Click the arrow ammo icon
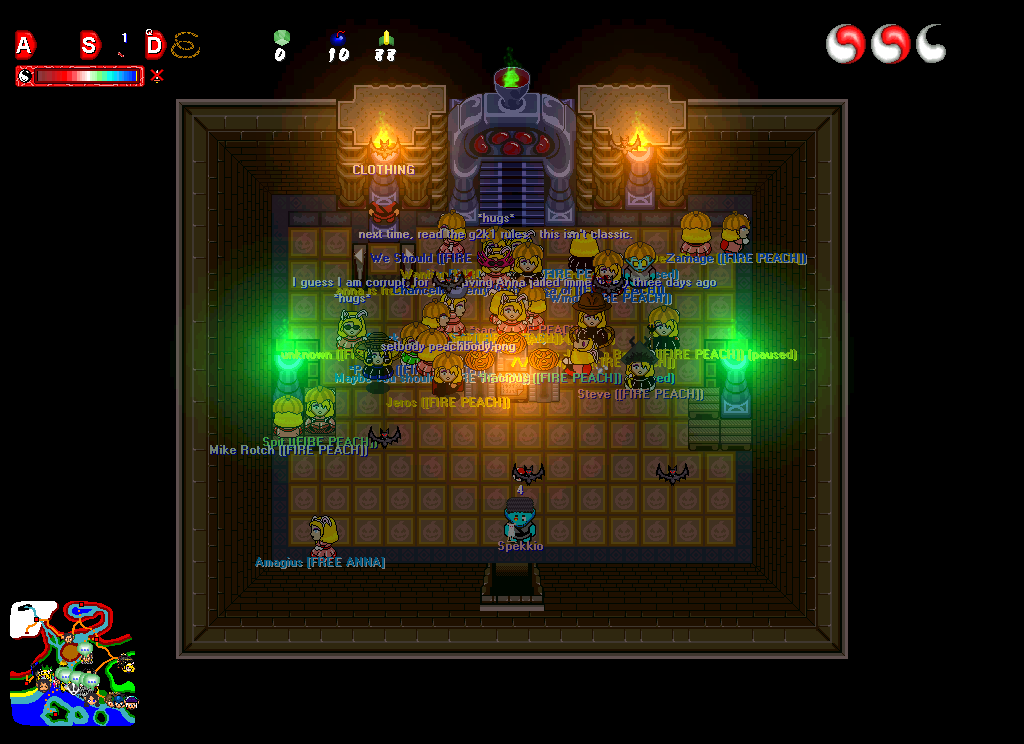The height and width of the screenshot is (744, 1024). tap(386, 38)
